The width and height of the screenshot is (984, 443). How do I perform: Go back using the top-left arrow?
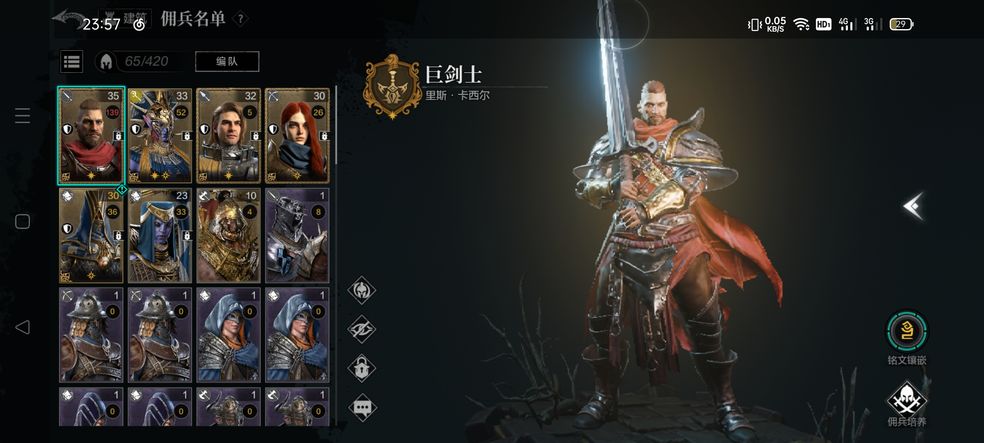pos(68,19)
